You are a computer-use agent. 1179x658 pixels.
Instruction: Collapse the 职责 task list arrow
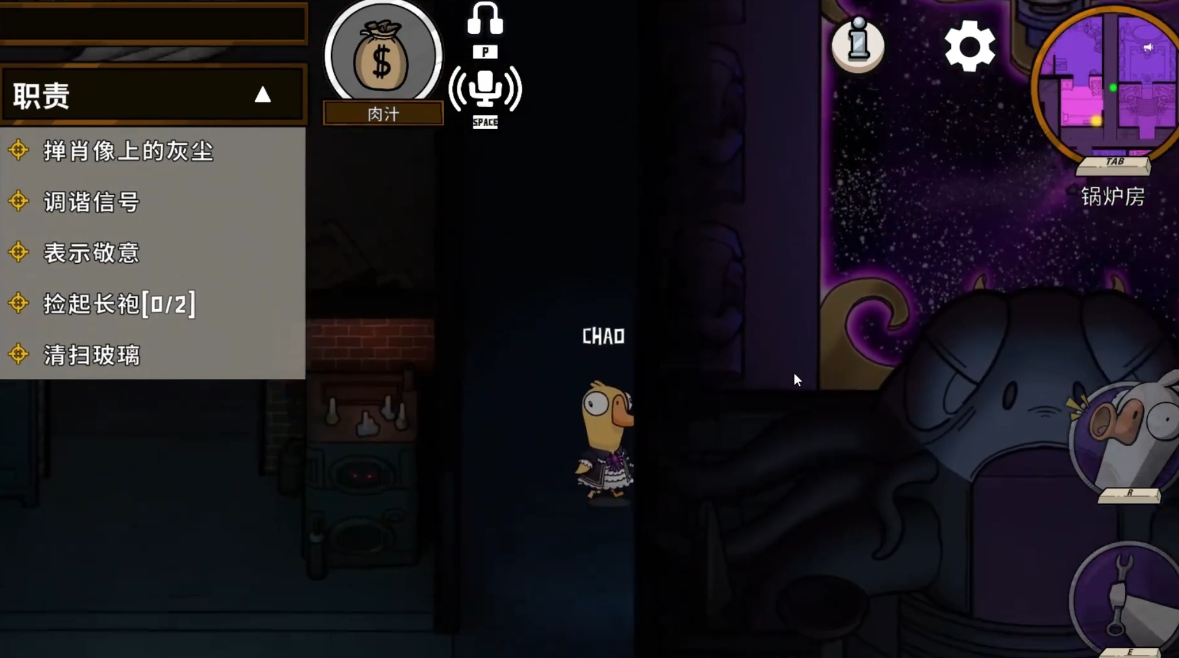point(262,95)
